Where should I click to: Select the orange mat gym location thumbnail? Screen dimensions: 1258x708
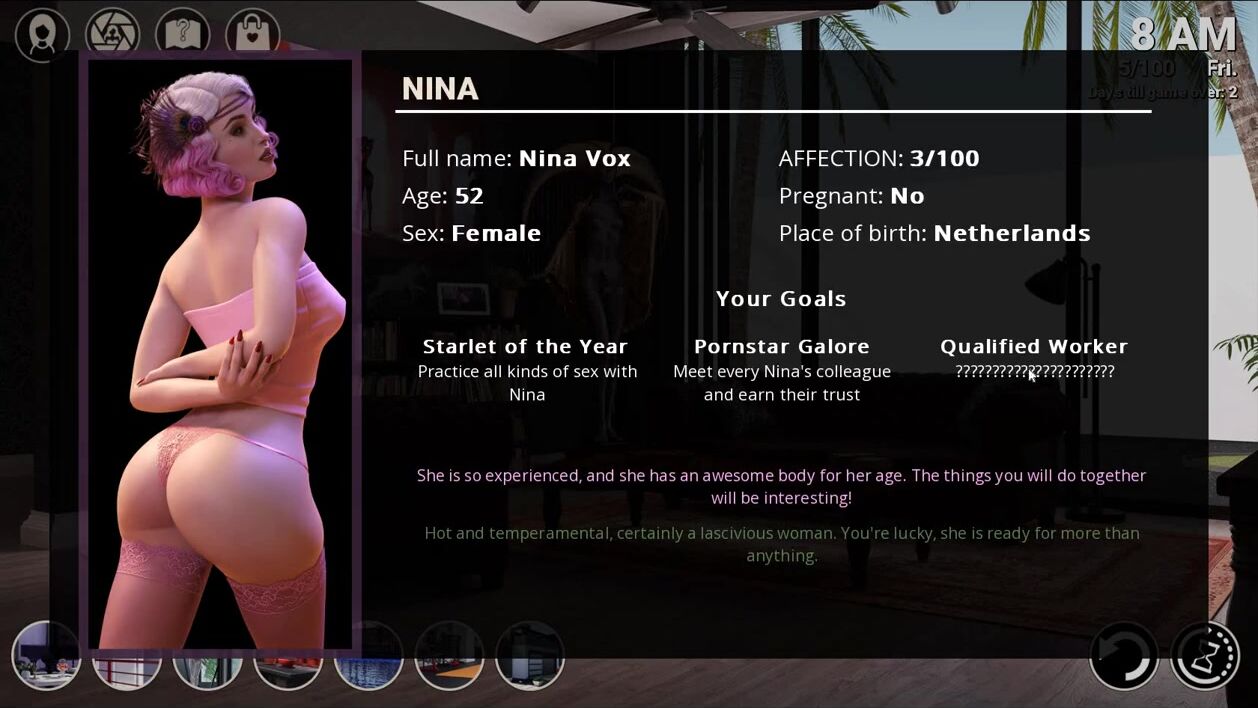click(449, 656)
